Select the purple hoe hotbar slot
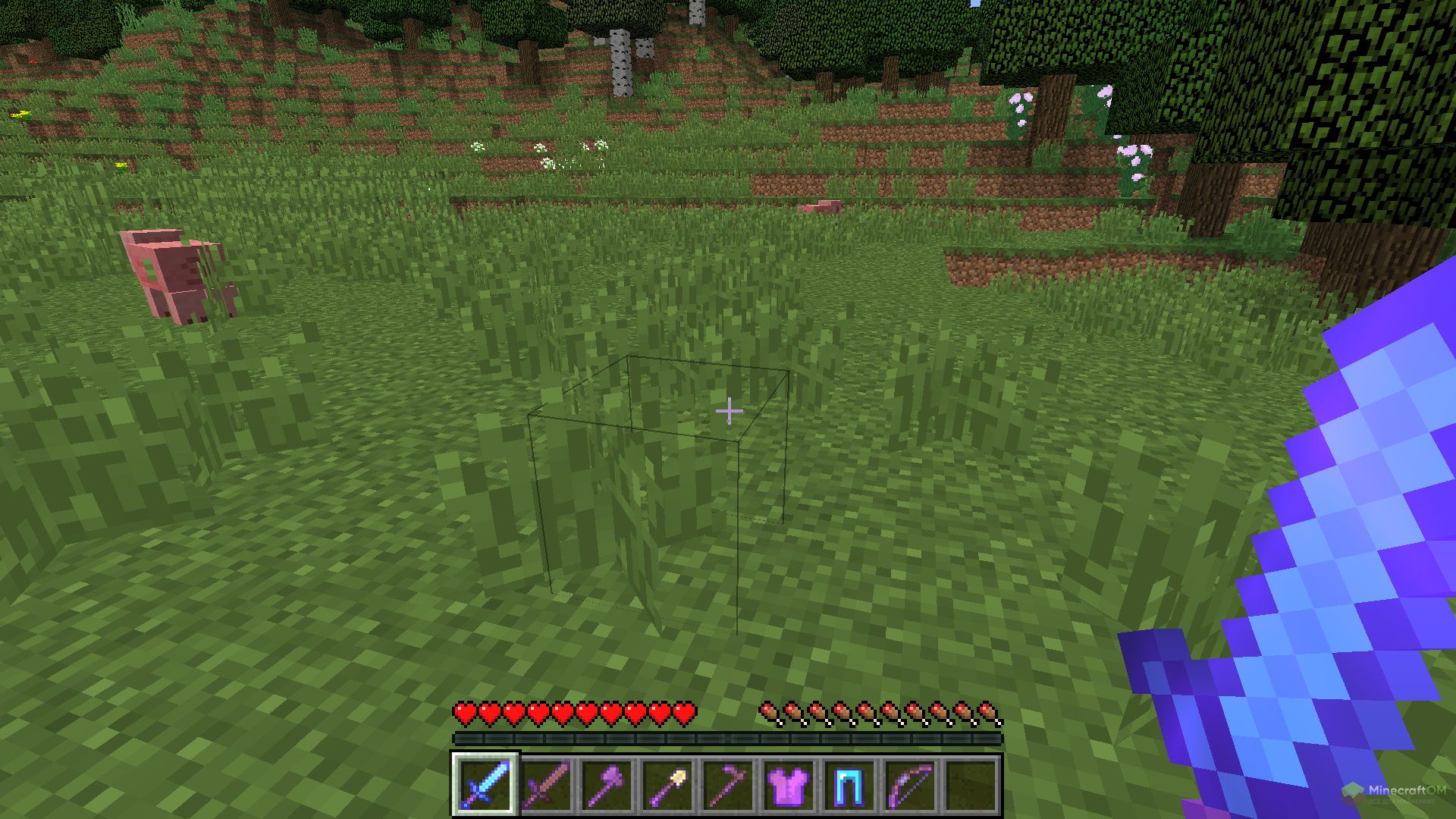 coord(728,784)
